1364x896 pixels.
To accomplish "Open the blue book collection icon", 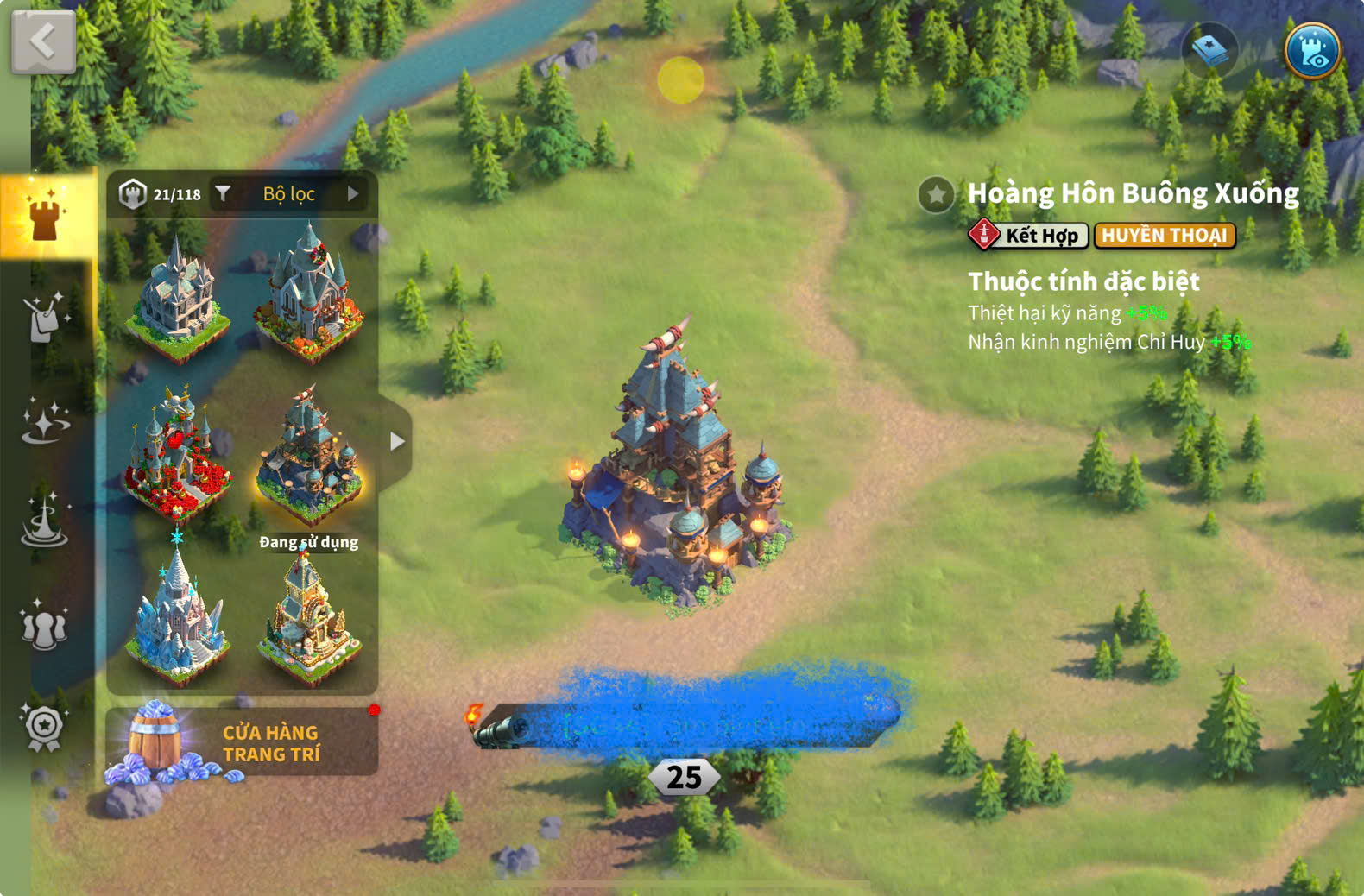I will click(1210, 50).
